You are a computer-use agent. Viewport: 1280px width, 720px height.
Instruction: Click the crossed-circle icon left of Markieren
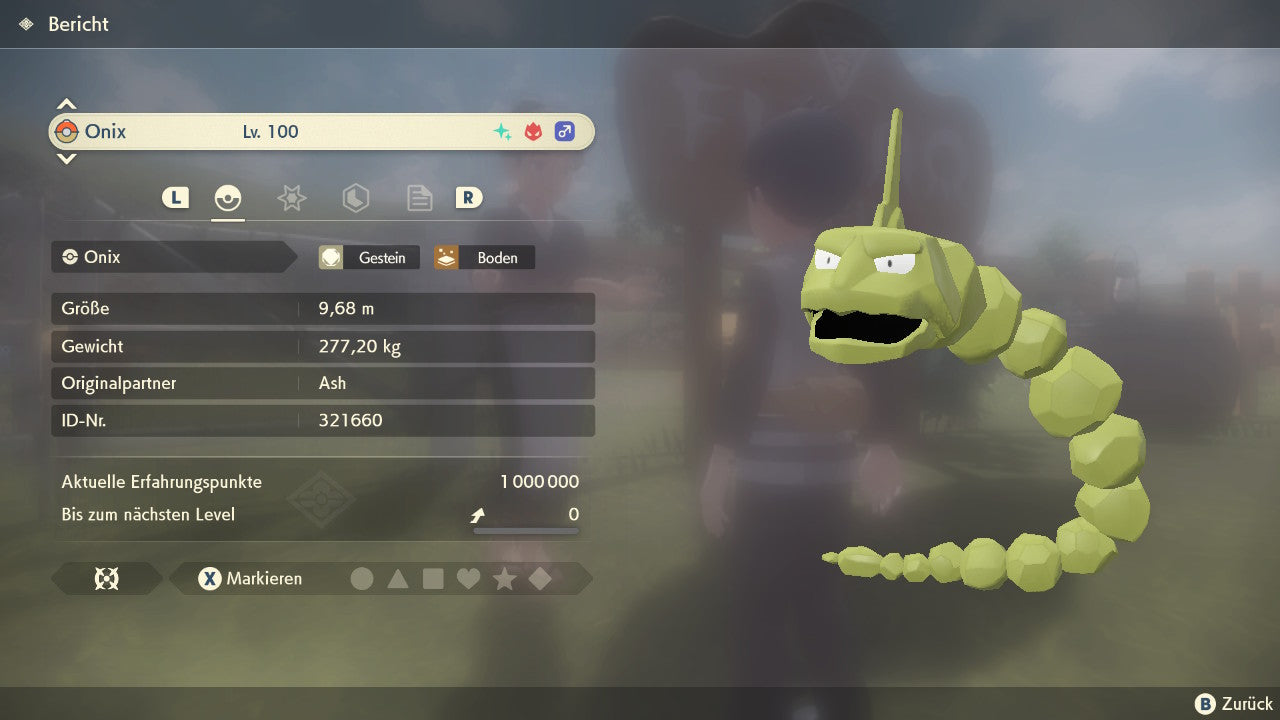(106, 578)
